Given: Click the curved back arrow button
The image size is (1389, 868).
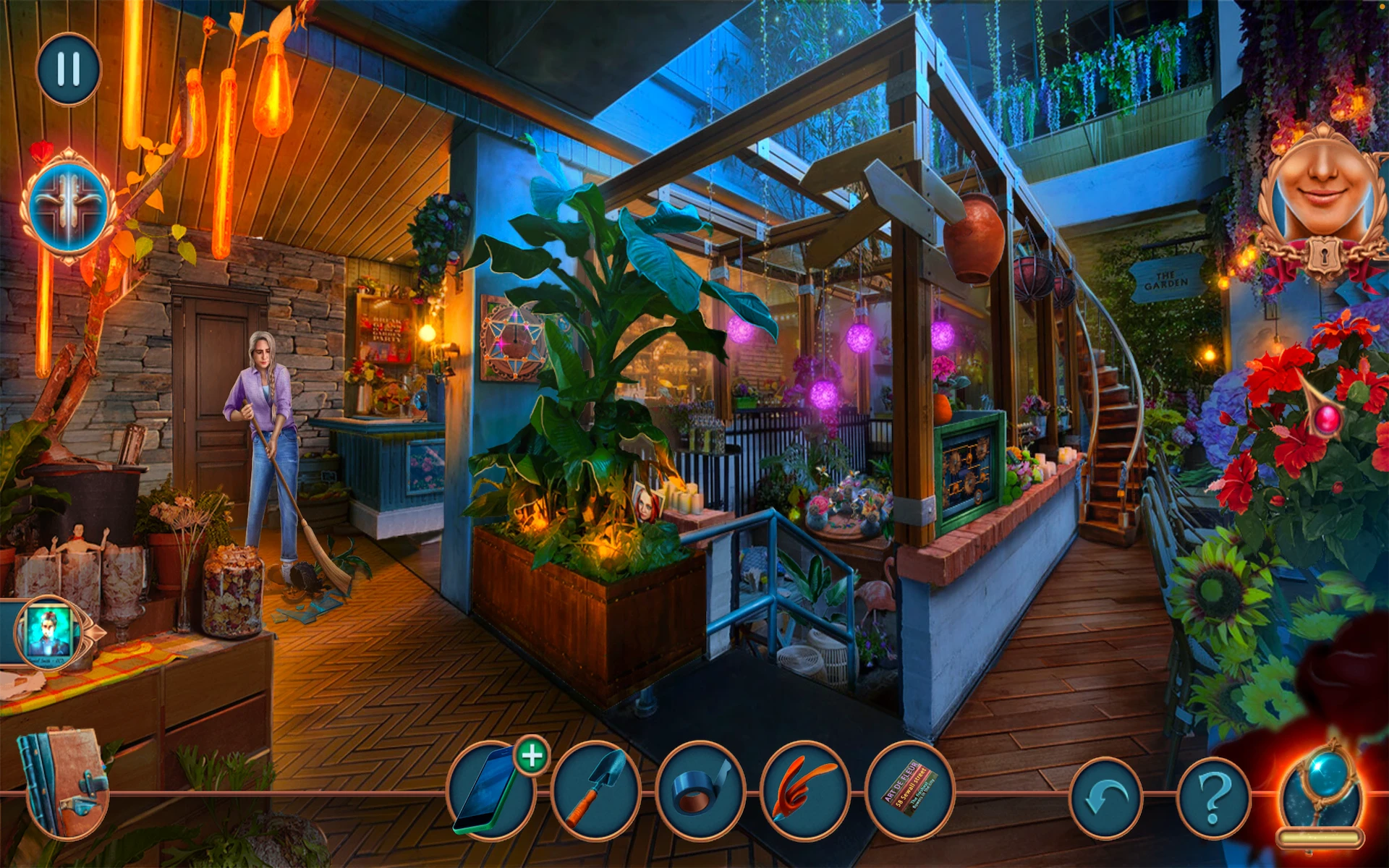Looking at the screenshot, I should (1105, 798).
